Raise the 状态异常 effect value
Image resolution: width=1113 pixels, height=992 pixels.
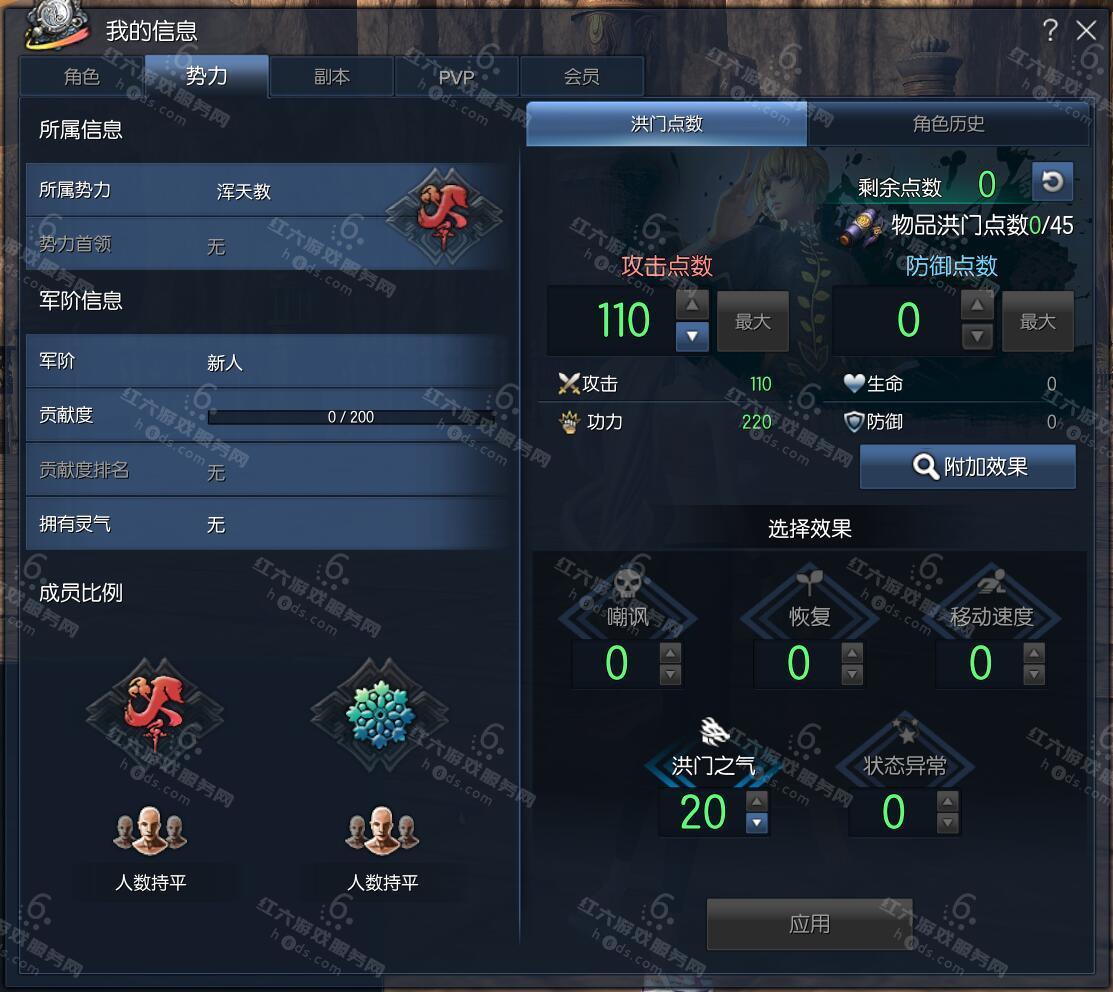coord(948,802)
